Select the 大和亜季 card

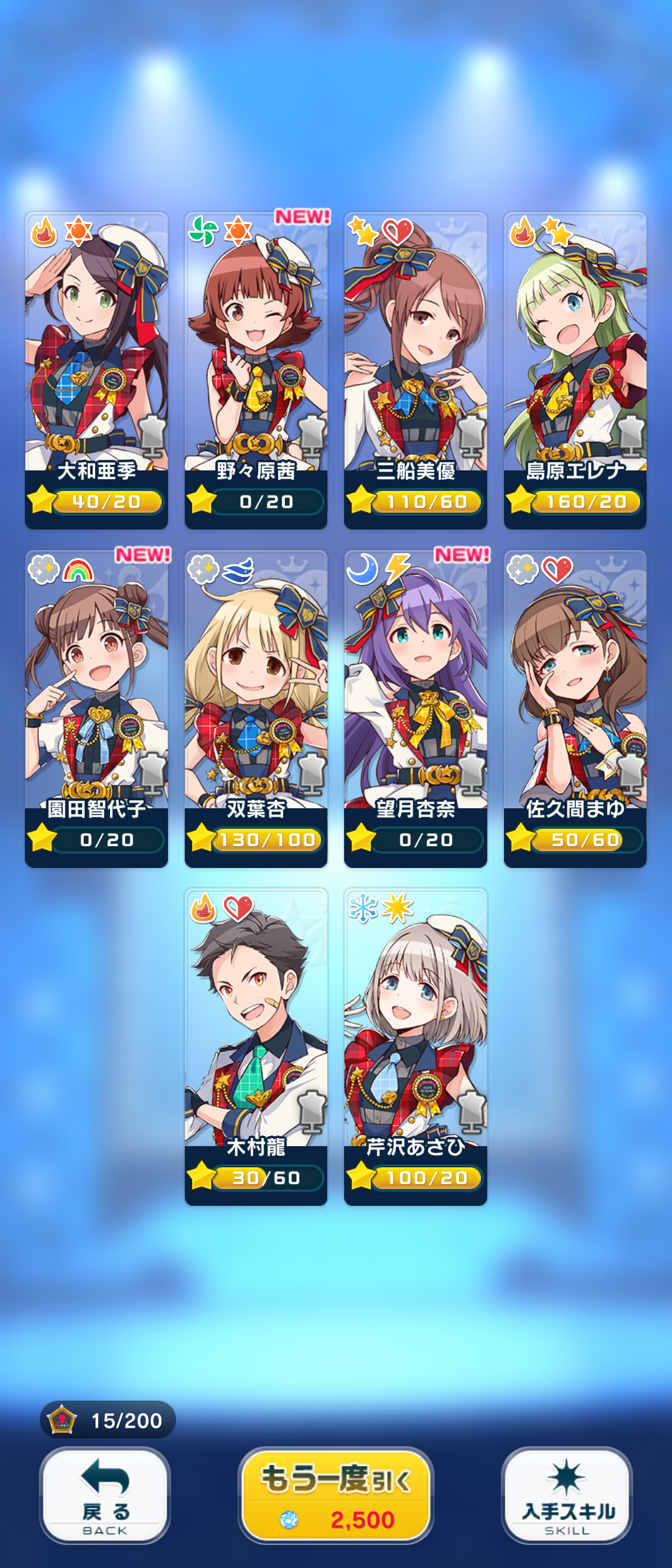(x=96, y=370)
